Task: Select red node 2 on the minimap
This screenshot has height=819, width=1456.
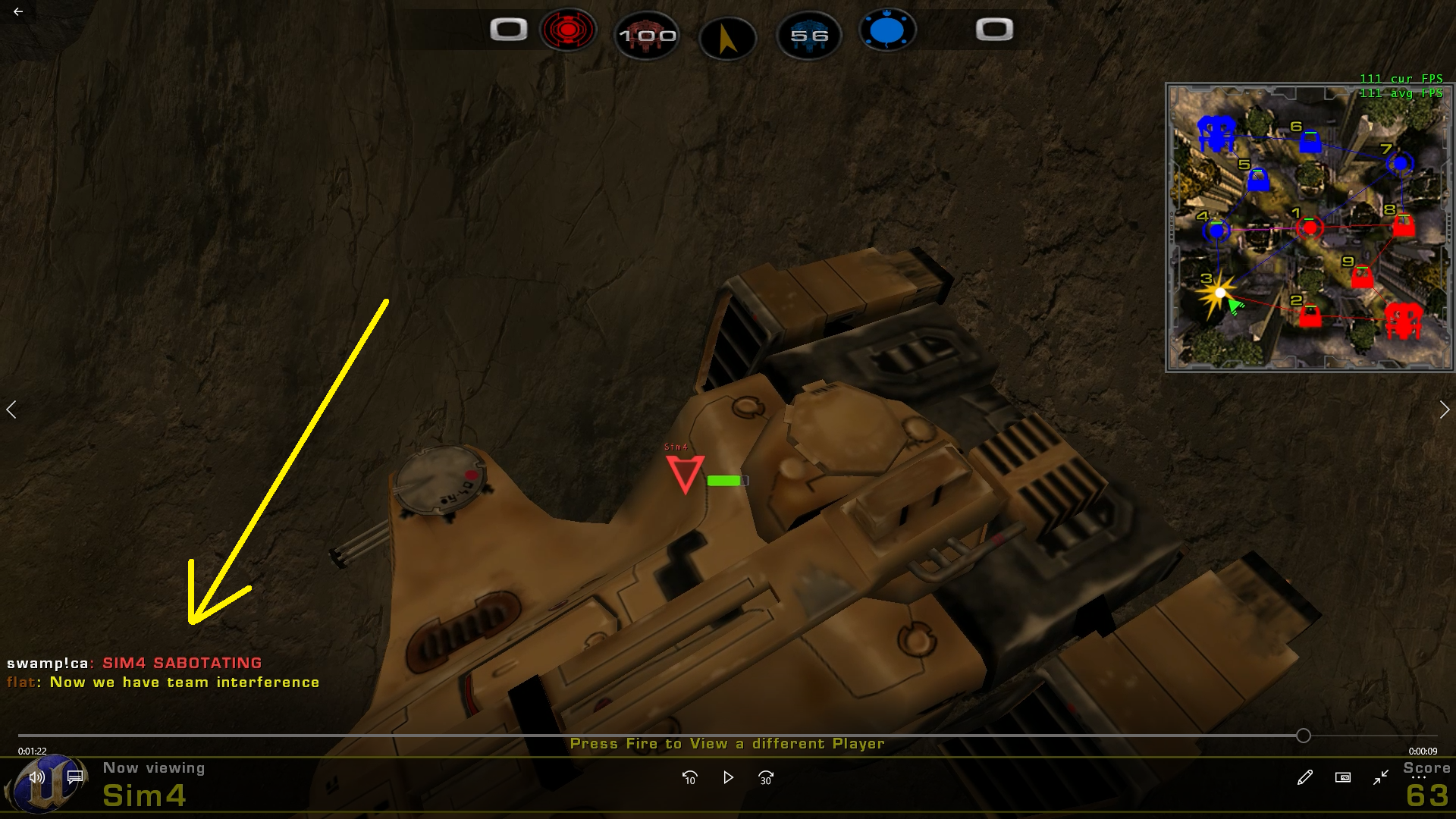Action: pyautogui.click(x=1310, y=315)
